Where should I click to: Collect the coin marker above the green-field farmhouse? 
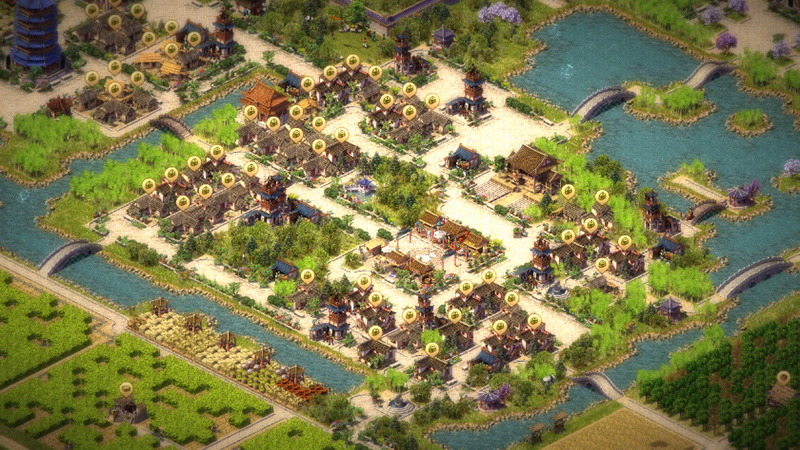pyautogui.click(x=126, y=389)
